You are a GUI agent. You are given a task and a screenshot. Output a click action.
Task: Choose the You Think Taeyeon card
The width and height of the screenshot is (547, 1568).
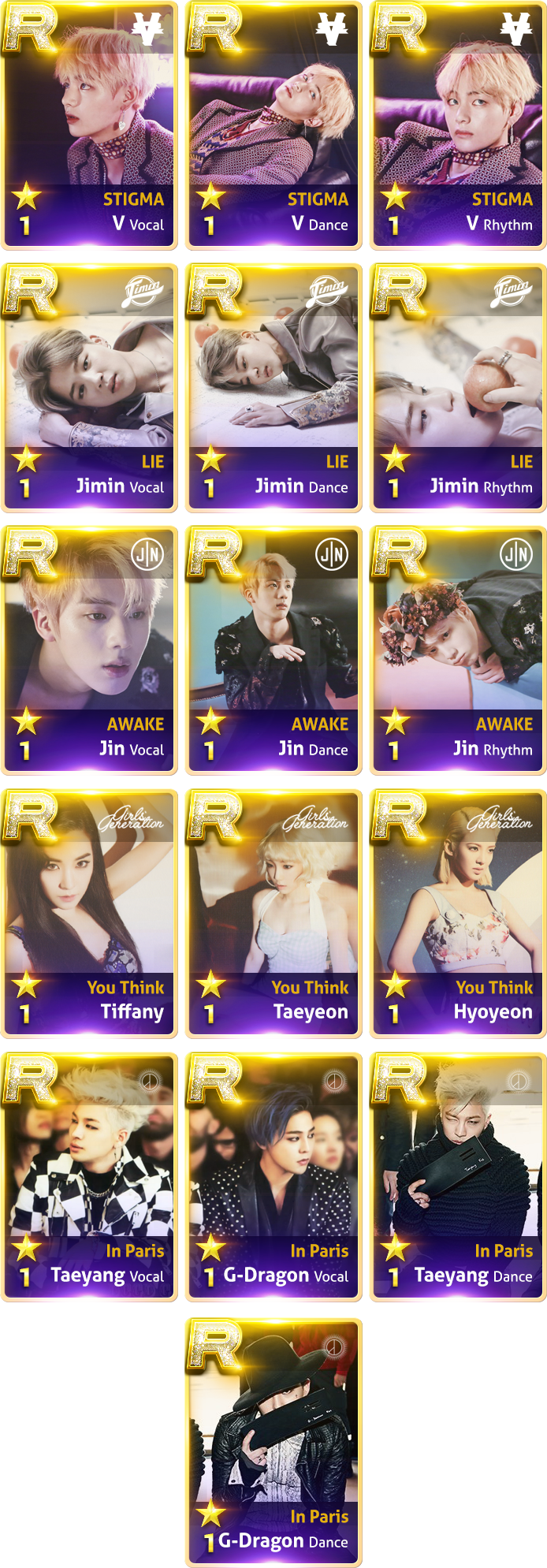[x=273, y=914]
